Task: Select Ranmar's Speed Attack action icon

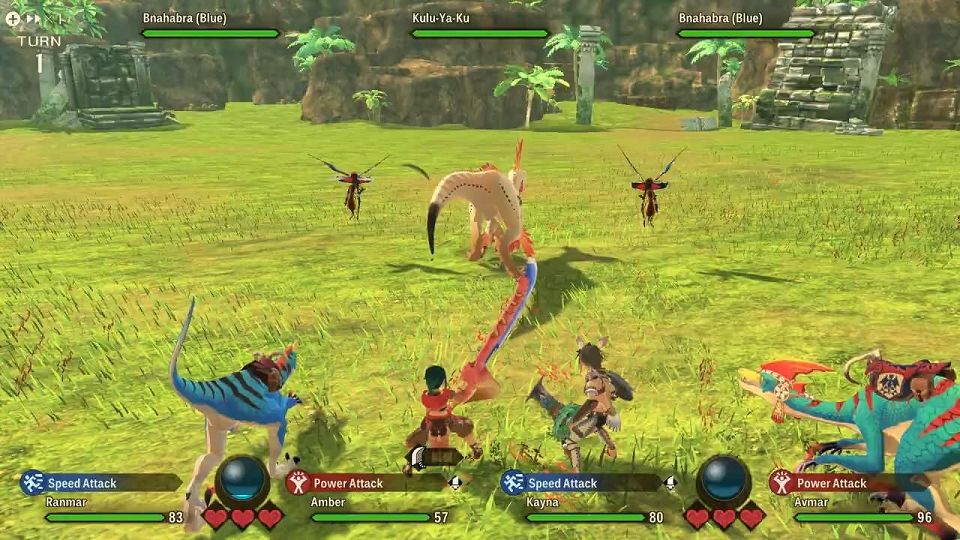Action: 32,483
